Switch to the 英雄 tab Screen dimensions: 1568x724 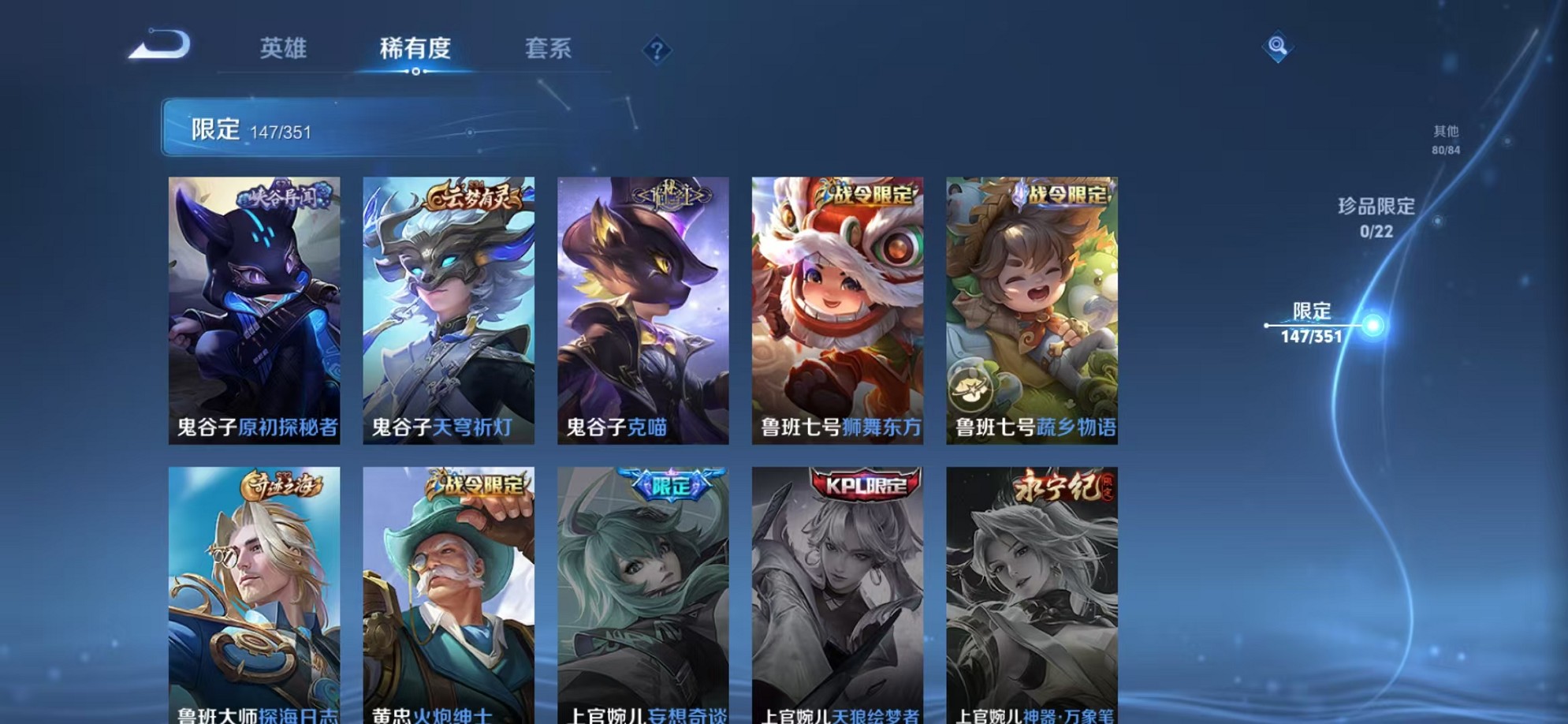(x=285, y=49)
